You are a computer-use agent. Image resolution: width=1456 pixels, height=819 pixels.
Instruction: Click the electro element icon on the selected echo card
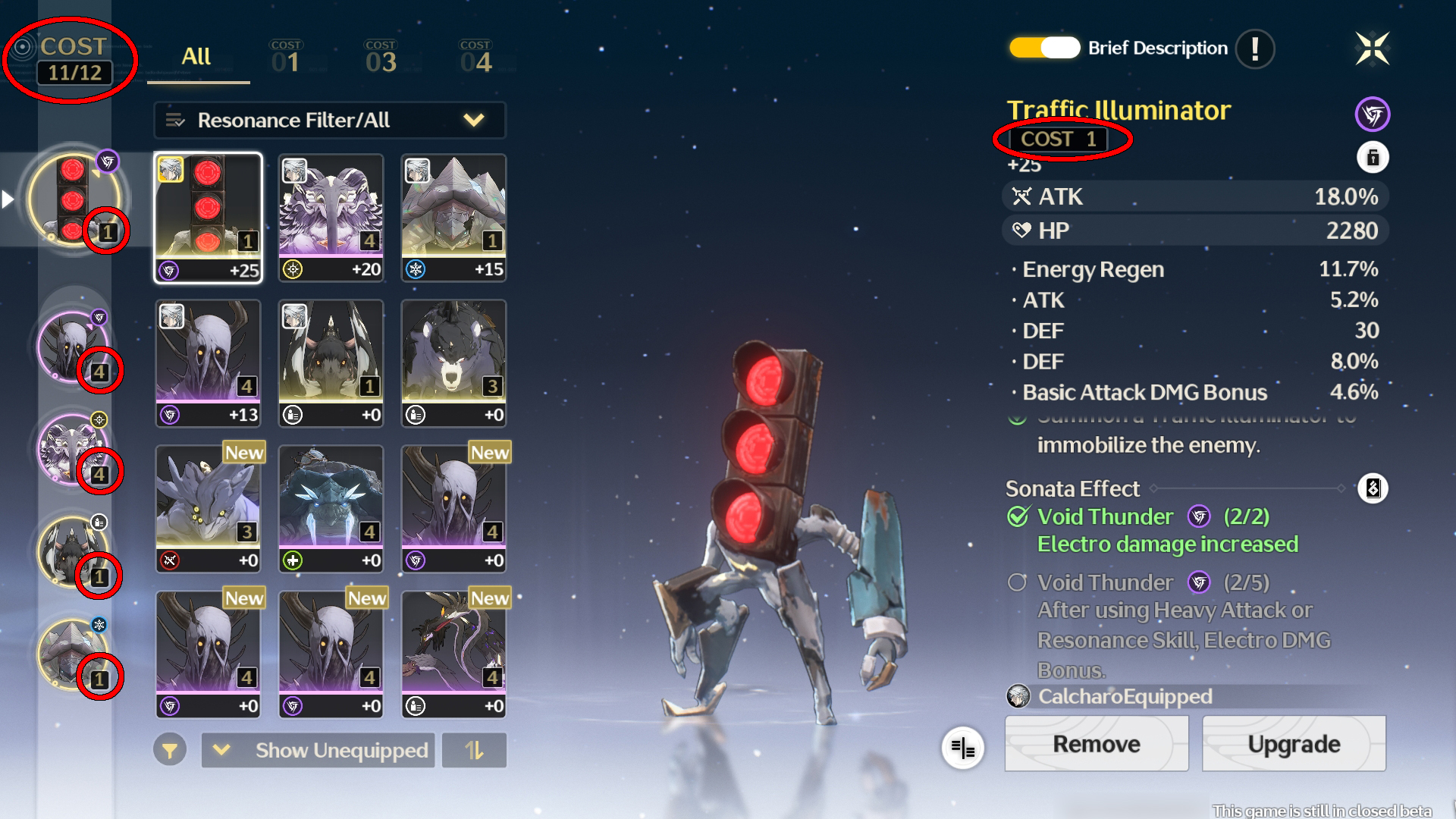[168, 268]
